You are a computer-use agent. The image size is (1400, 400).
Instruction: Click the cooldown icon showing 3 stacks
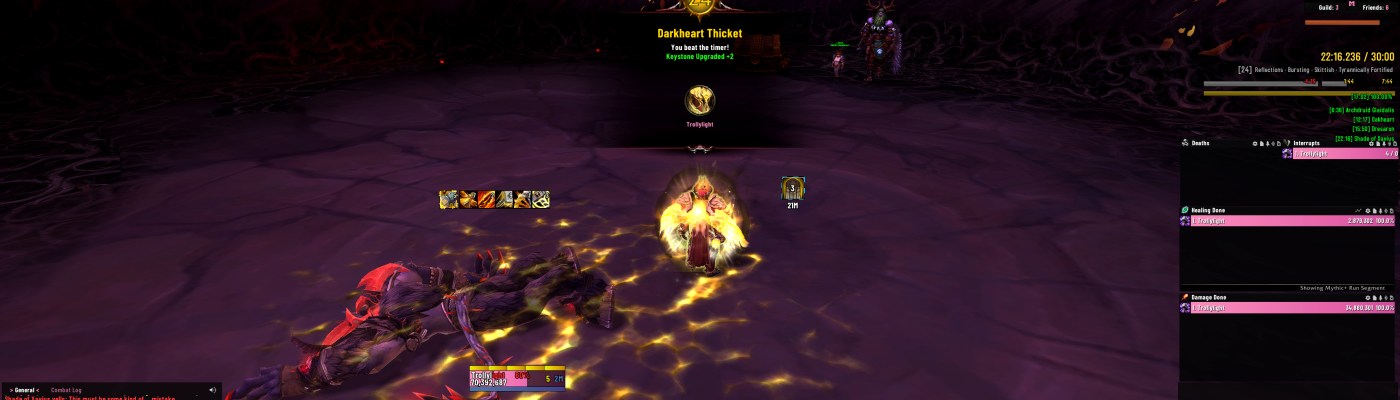(x=793, y=187)
